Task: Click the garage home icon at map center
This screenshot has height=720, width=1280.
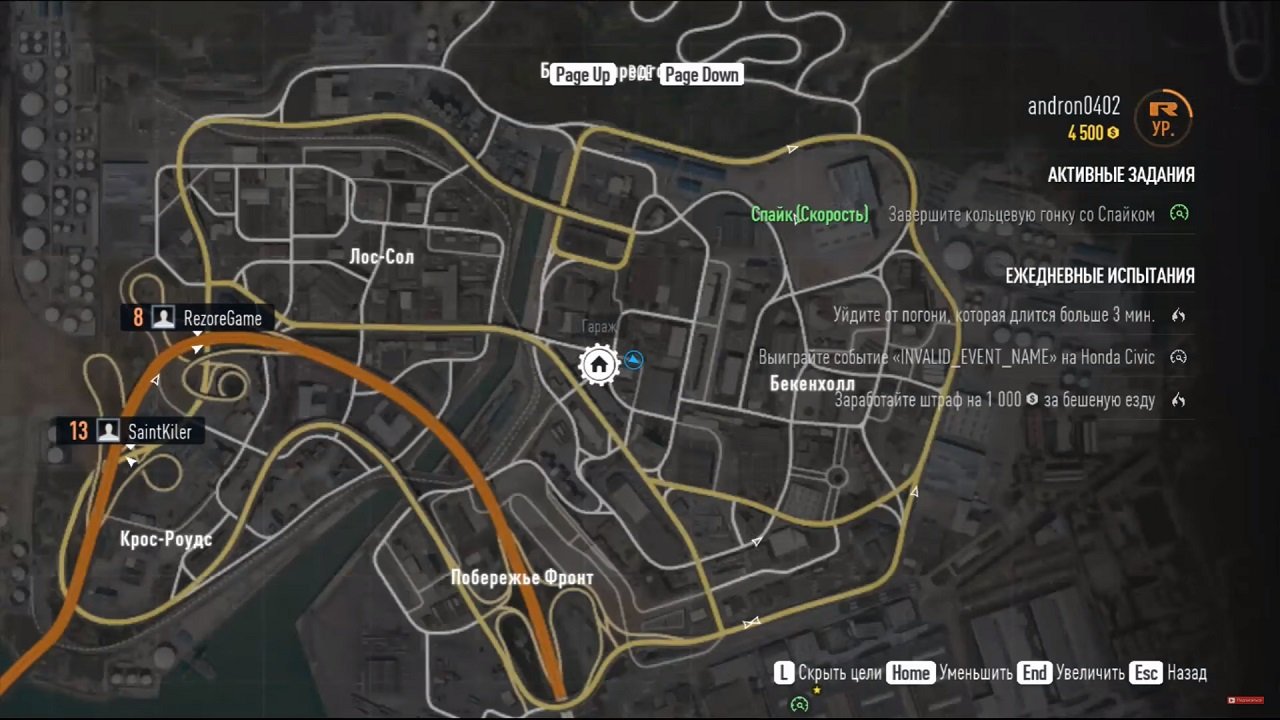Action: click(x=598, y=364)
